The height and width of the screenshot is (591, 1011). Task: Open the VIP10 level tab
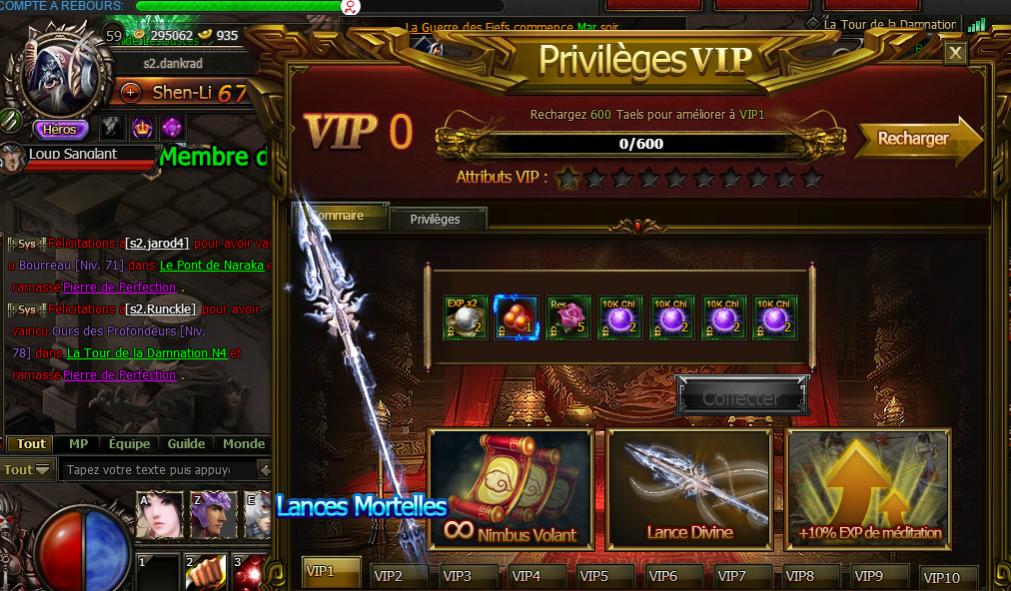click(x=940, y=577)
